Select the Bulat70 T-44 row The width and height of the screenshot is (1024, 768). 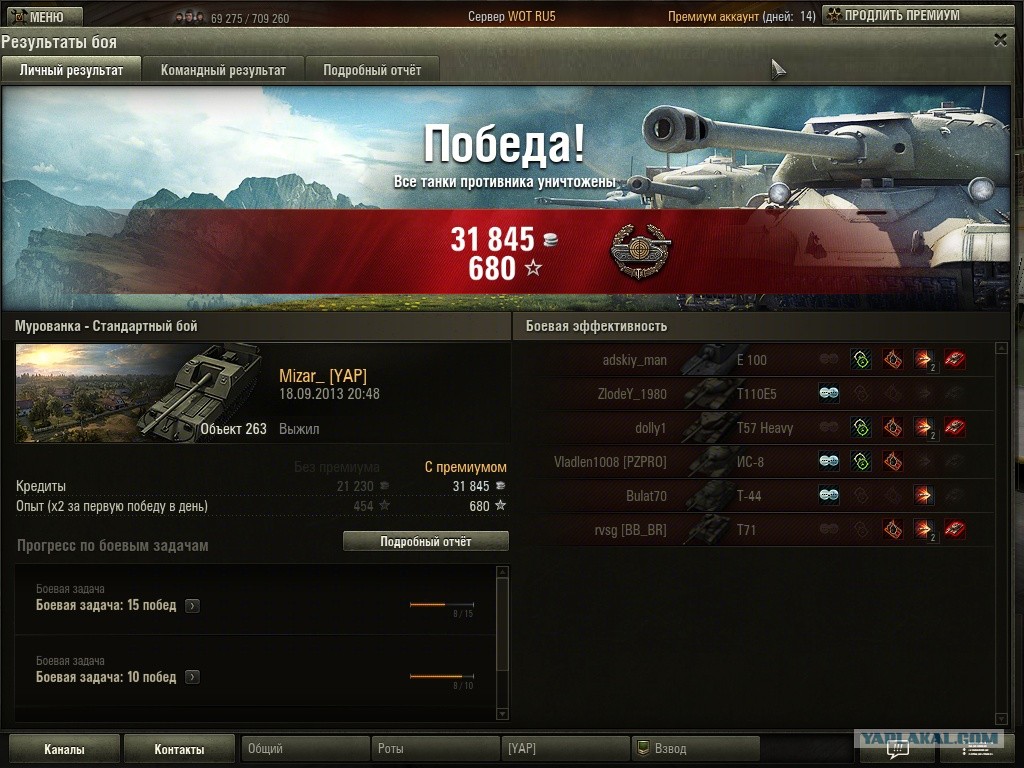click(x=750, y=496)
